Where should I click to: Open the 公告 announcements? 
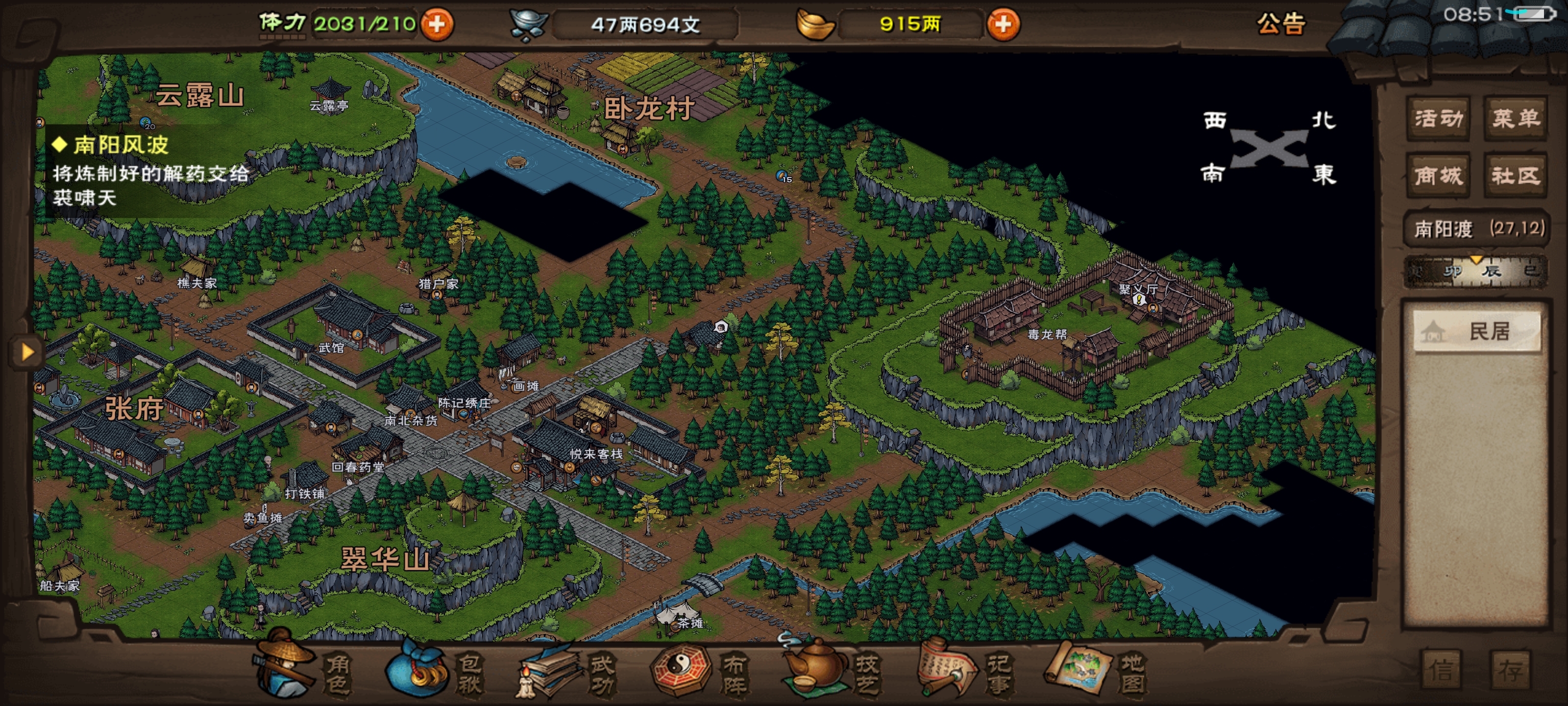(1281, 25)
